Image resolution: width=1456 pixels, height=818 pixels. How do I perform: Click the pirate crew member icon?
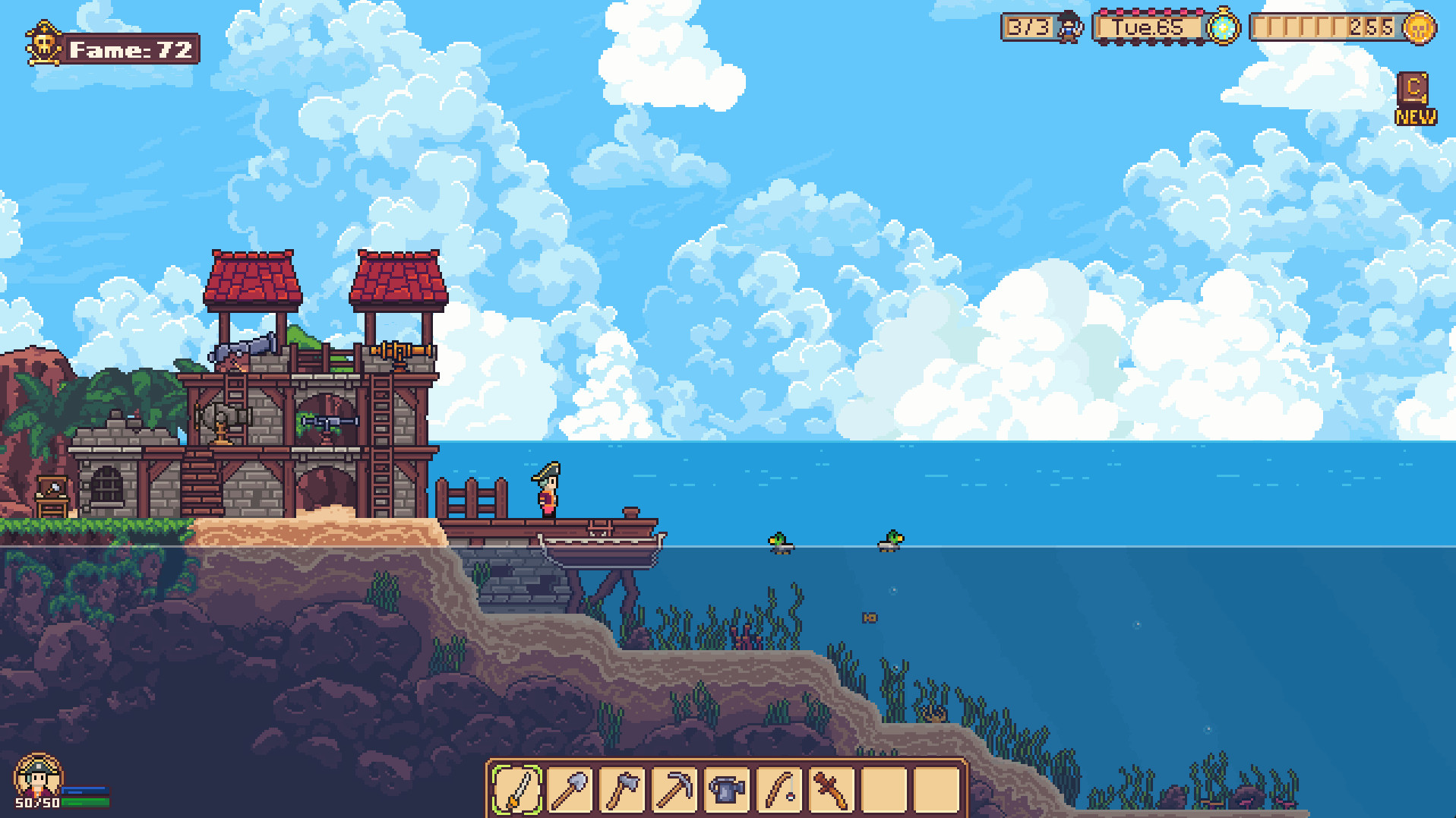[1069, 27]
